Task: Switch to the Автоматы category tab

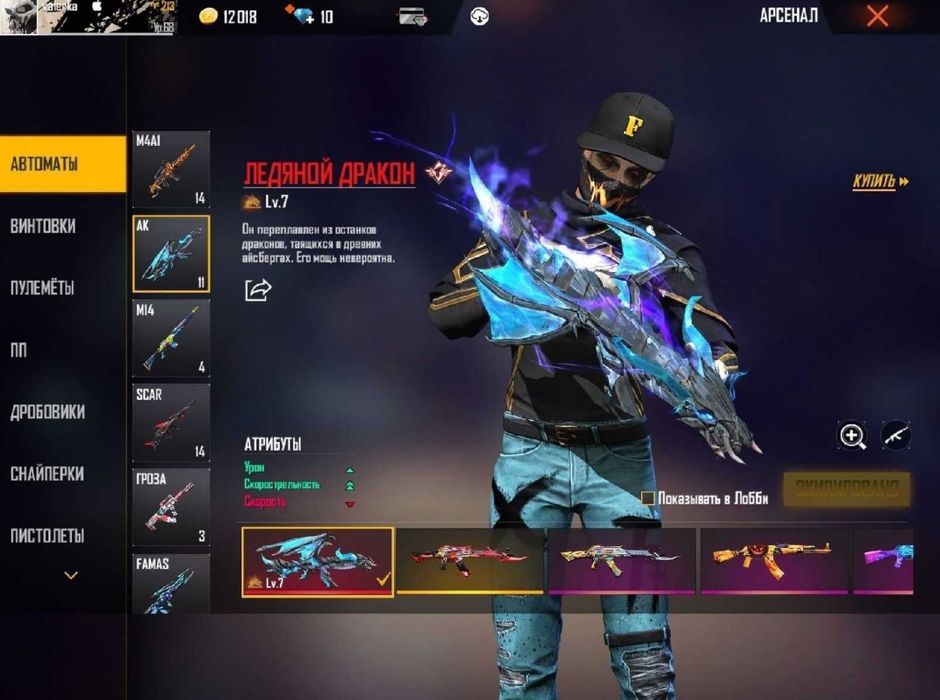Action: (x=62, y=164)
